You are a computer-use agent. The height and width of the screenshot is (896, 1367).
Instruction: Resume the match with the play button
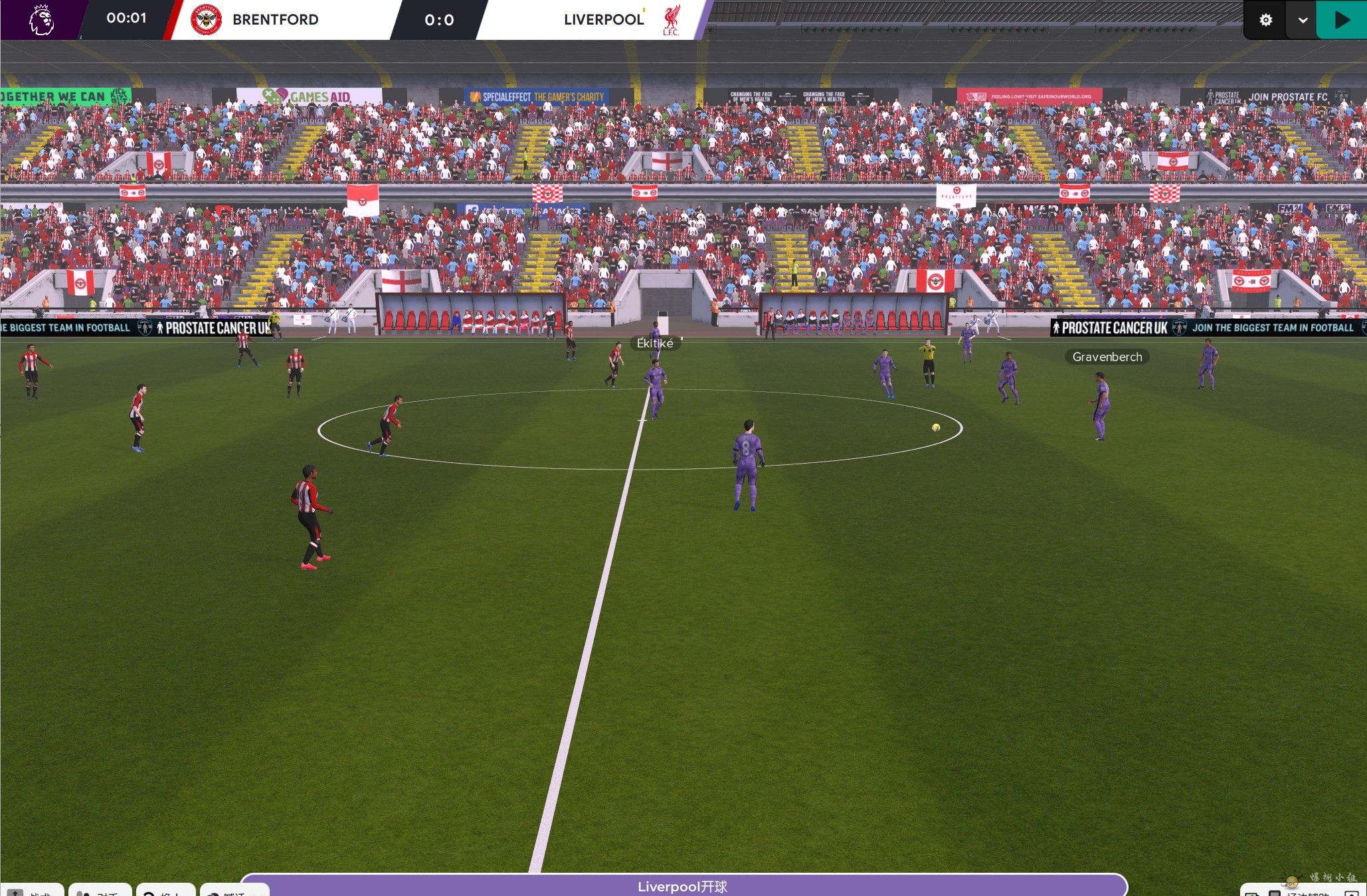click(1342, 20)
